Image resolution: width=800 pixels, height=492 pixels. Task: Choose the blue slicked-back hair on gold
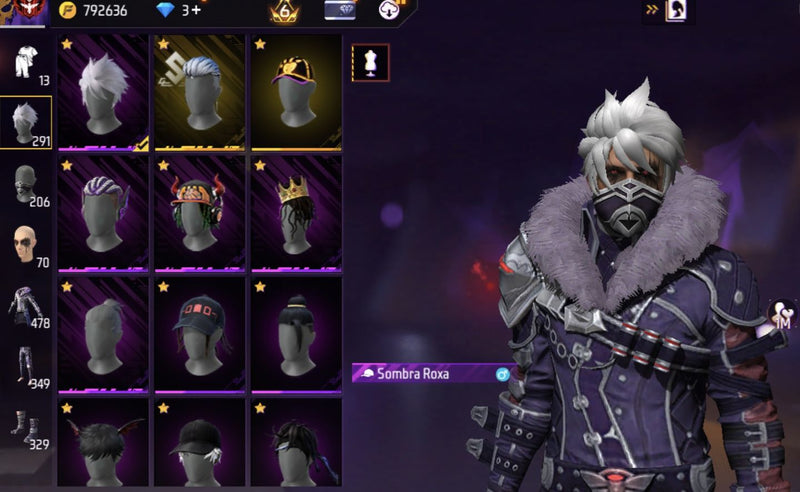(x=199, y=93)
